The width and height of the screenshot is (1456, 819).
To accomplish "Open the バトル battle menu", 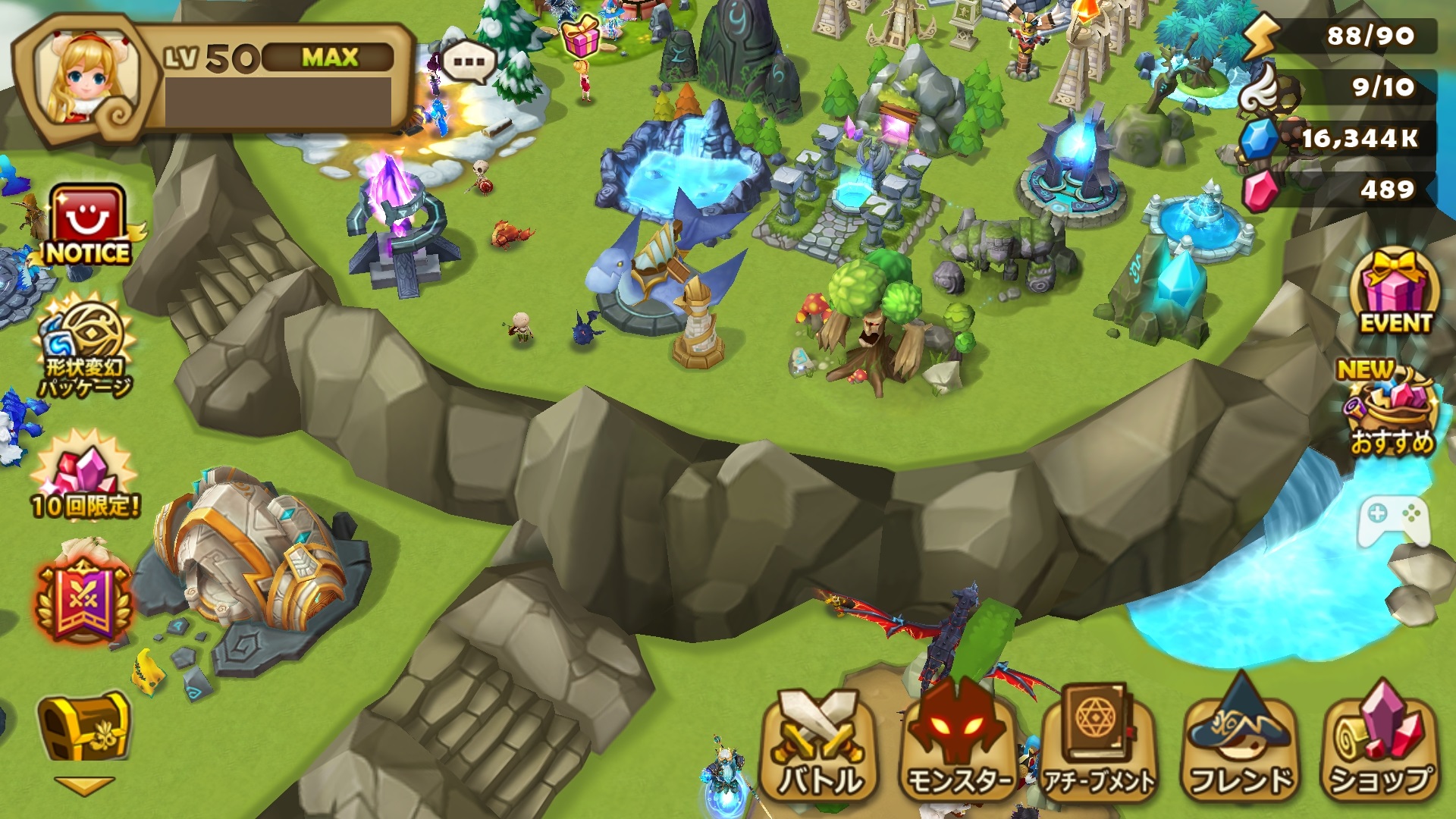I will pos(819,747).
